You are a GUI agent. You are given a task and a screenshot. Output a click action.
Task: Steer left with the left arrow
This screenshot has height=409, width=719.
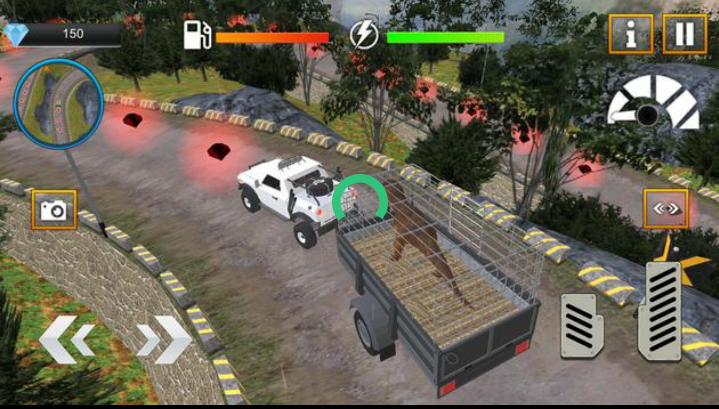pos(67,339)
